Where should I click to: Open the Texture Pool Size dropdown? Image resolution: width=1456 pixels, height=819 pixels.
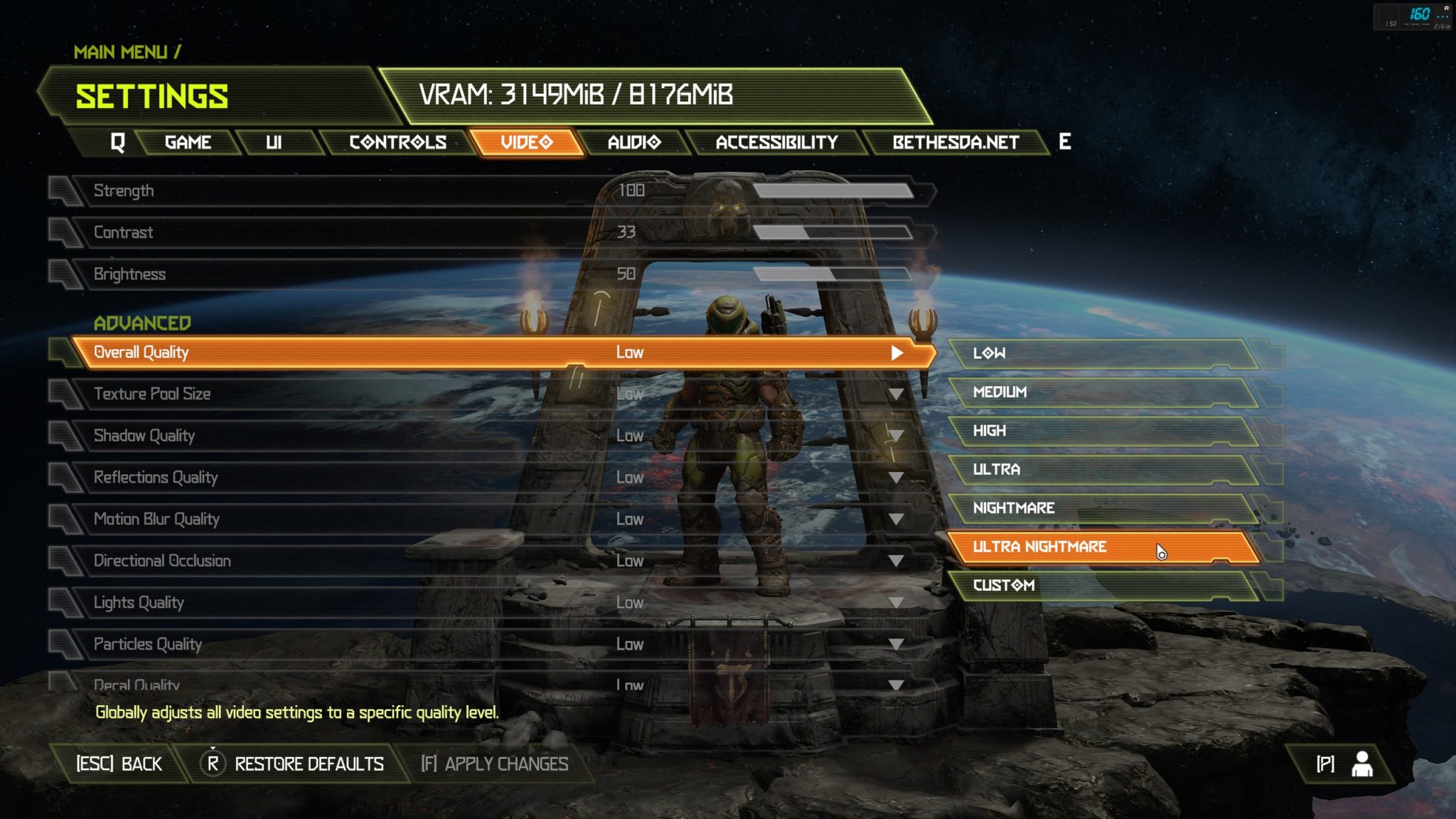tap(896, 394)
